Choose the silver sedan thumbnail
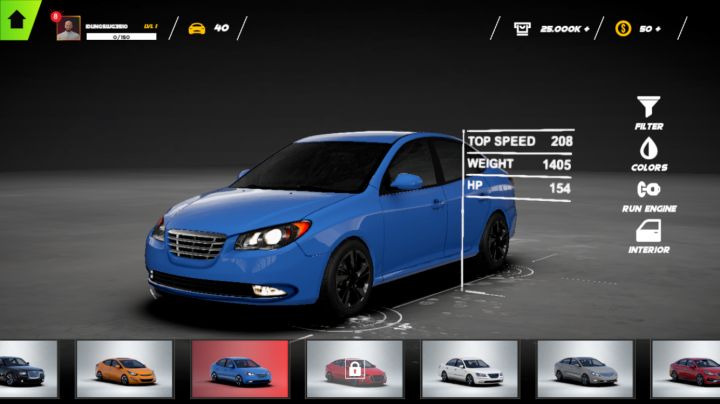 [585, 369]
